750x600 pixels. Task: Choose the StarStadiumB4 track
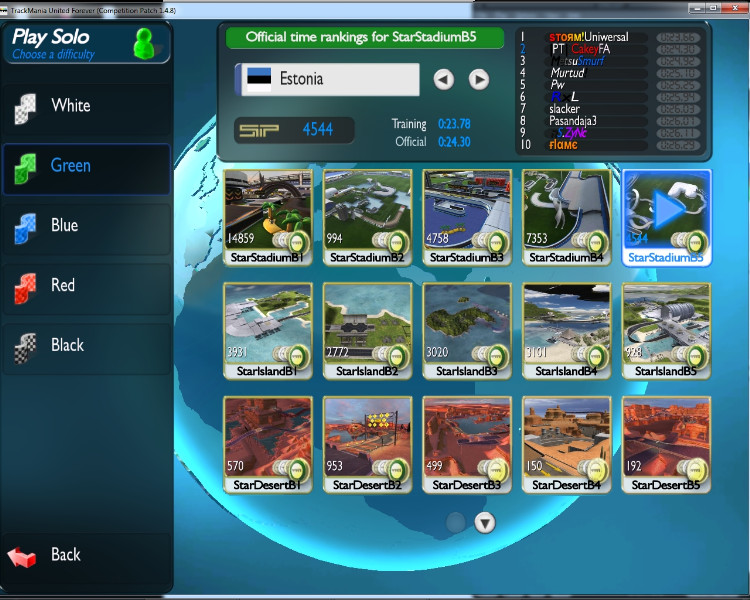(x=567, y=215)
